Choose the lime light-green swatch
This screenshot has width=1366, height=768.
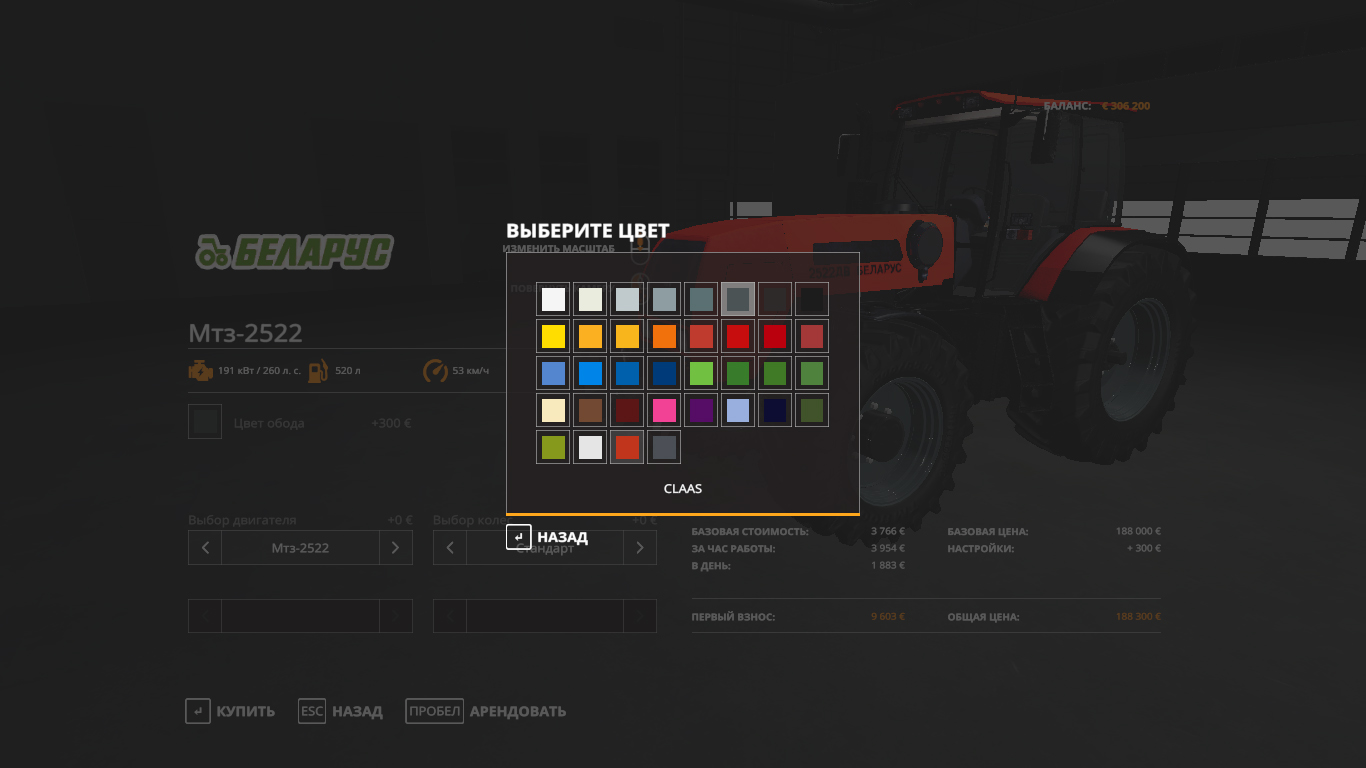coord(701,373)
